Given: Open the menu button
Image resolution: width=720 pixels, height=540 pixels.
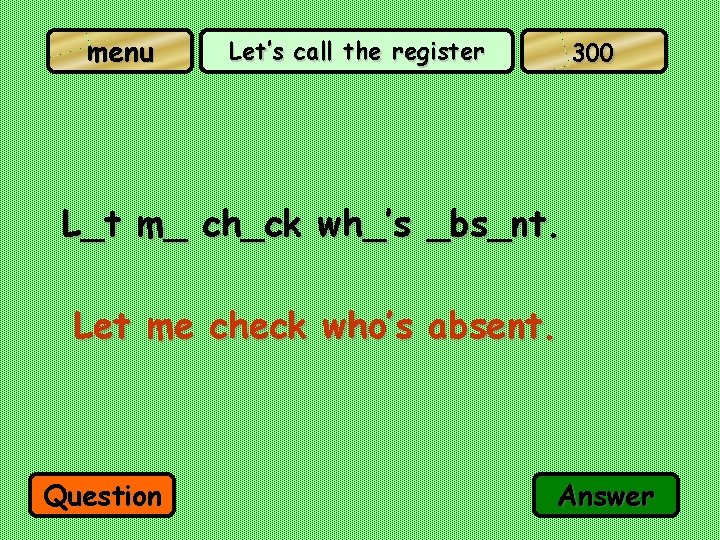Looking at the screenshot, I should coord(120,52).
